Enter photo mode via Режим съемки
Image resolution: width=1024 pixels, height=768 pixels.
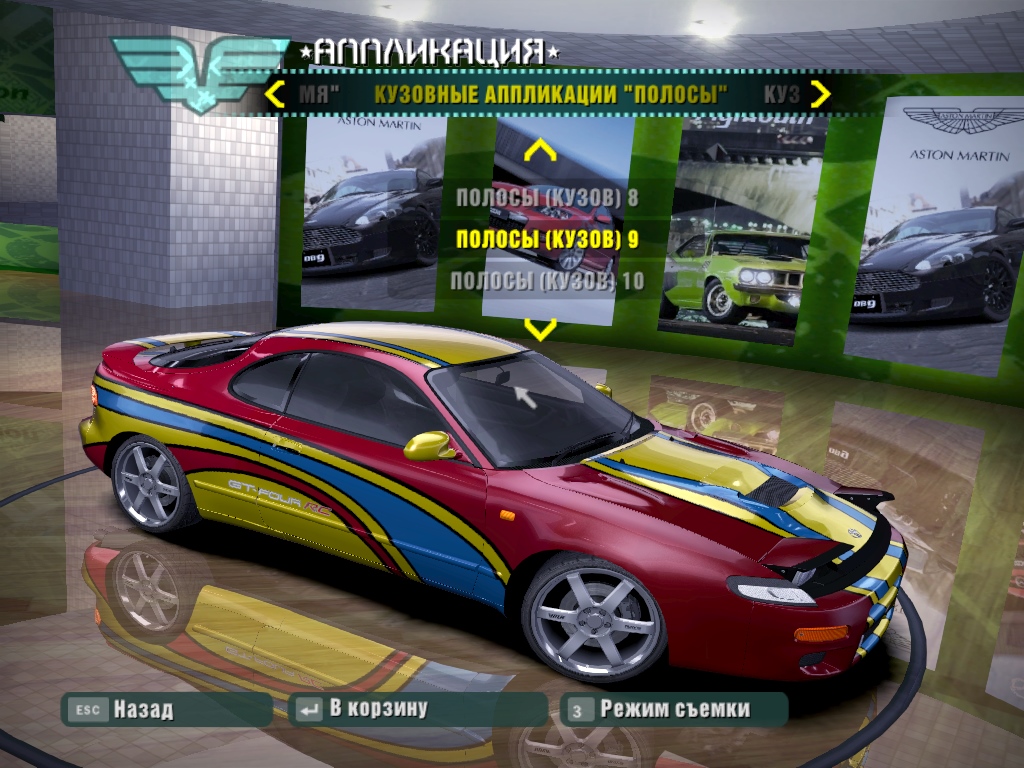click(674, 709)
